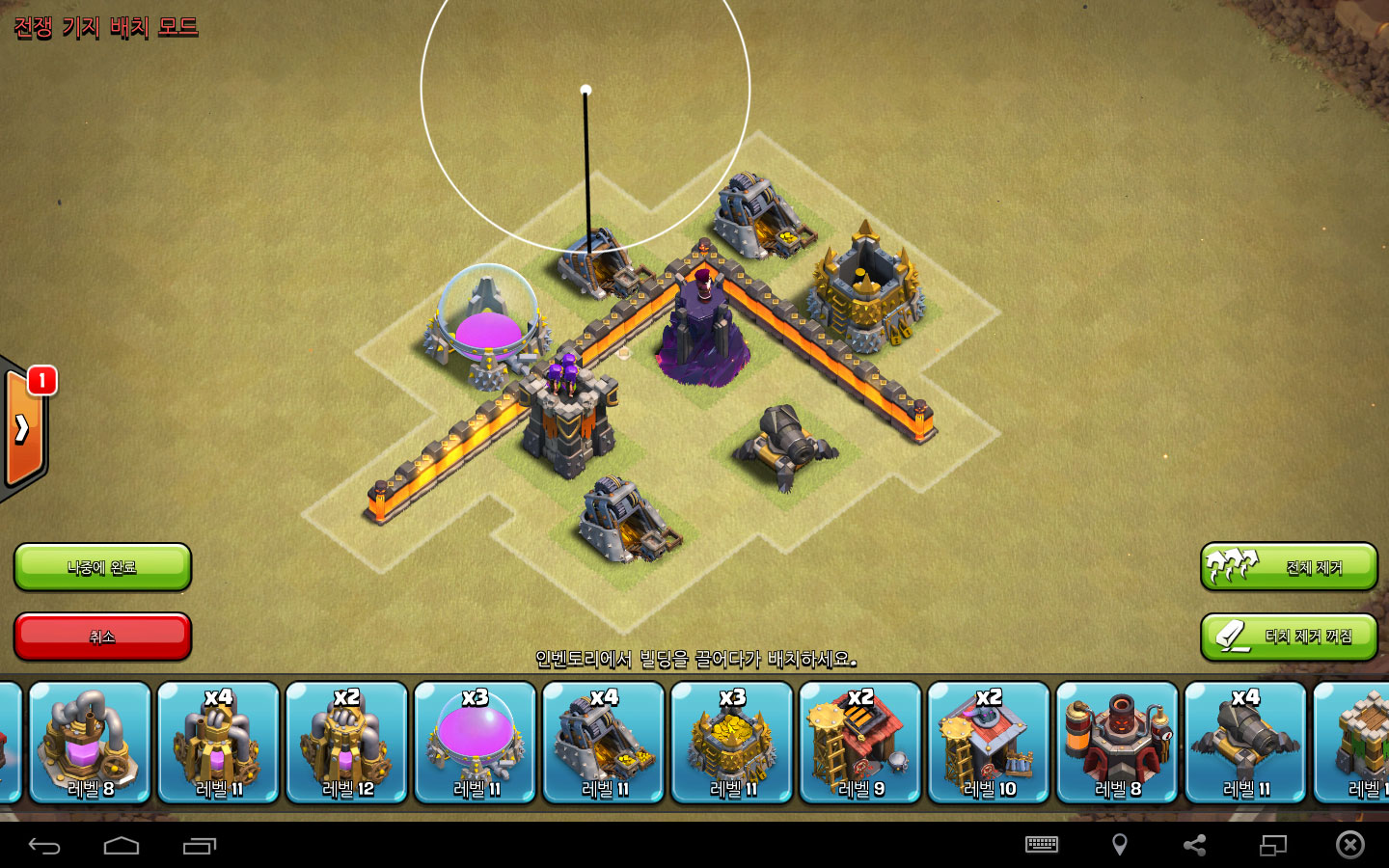Remove all buildings with 전체 제거
1389x868 pixels.
pyautogui.click(x=1289, y=567)
